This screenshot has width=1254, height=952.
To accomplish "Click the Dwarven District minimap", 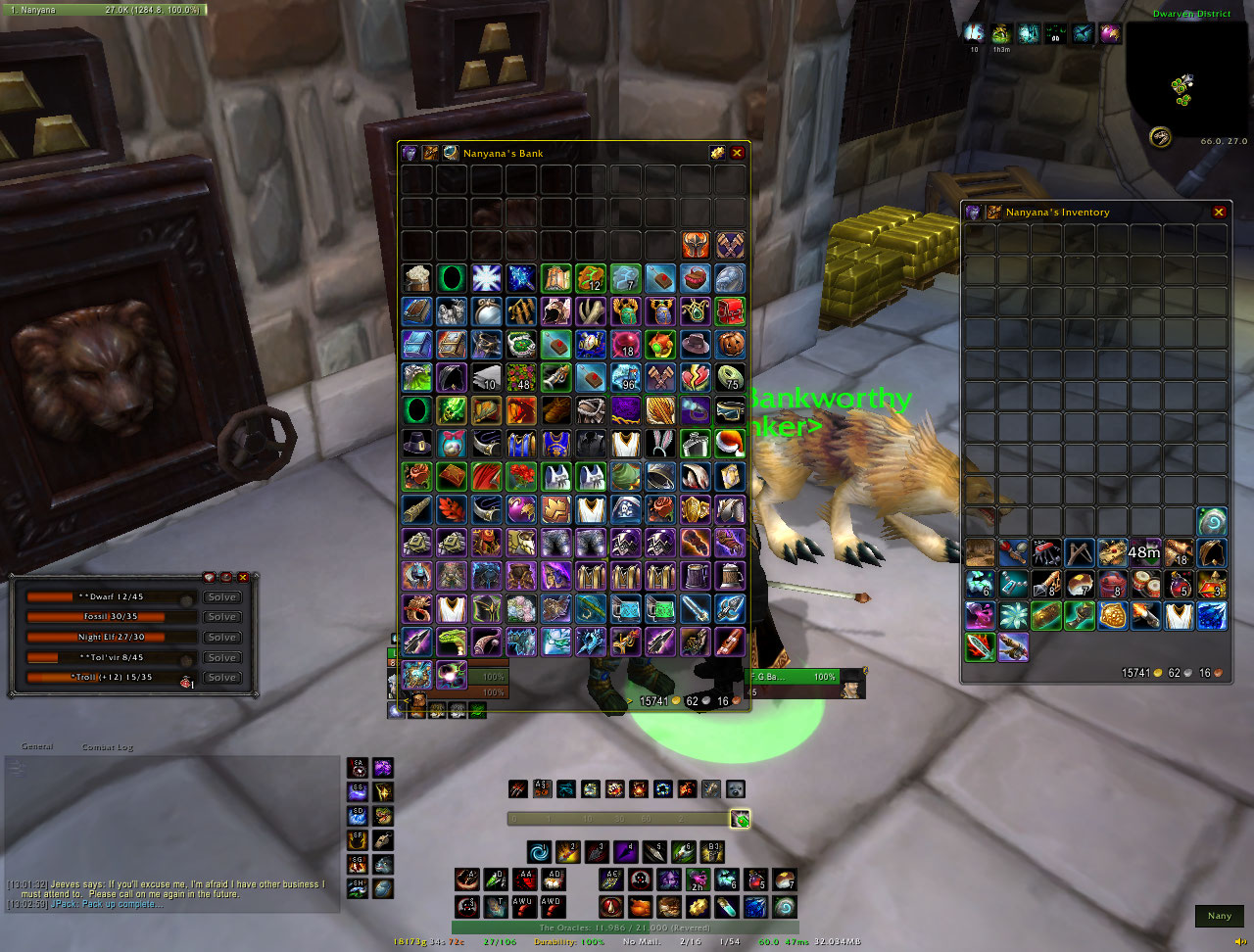I will coord(1185,80).
